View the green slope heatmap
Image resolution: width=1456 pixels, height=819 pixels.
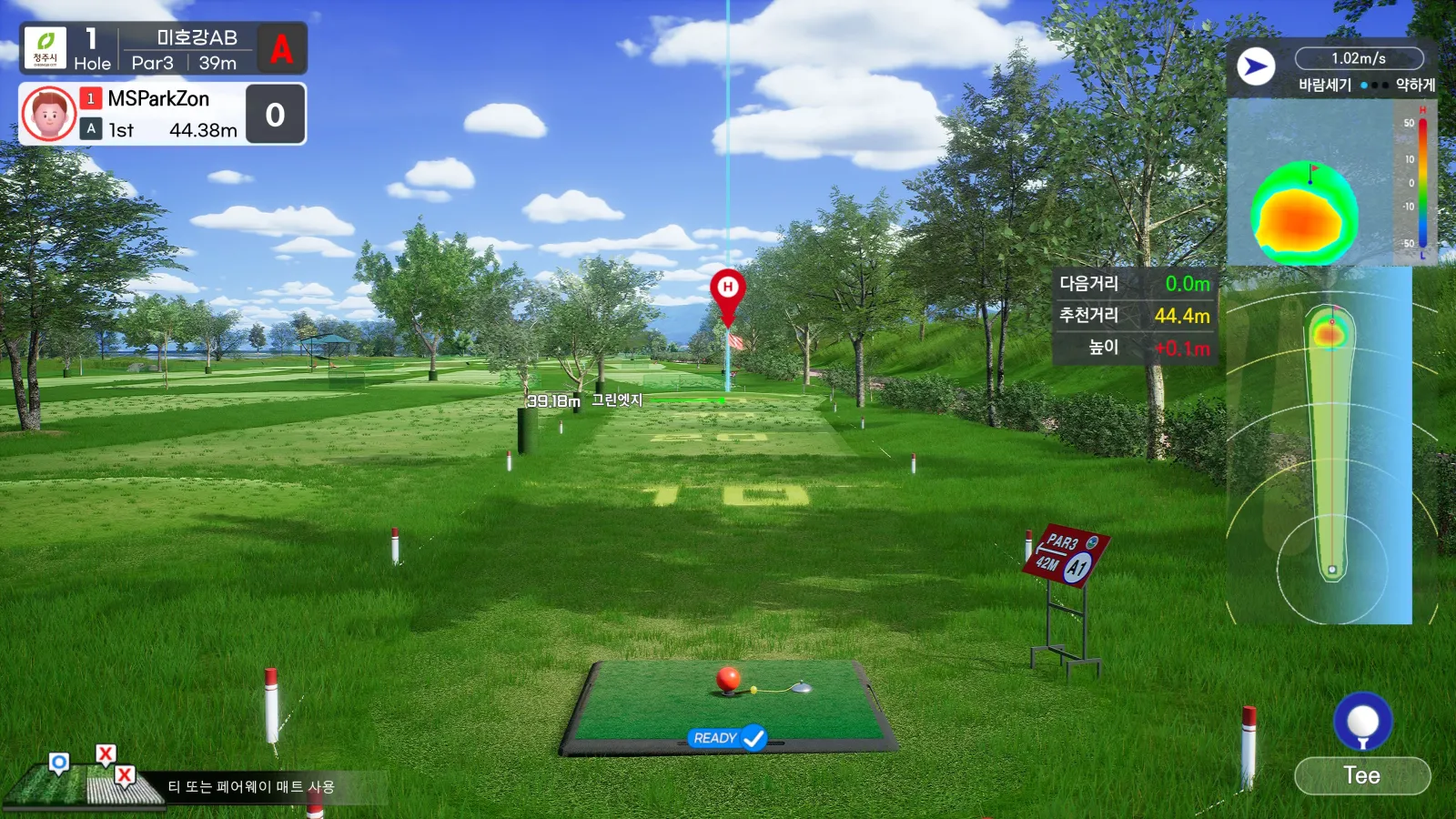[1305, 213]
